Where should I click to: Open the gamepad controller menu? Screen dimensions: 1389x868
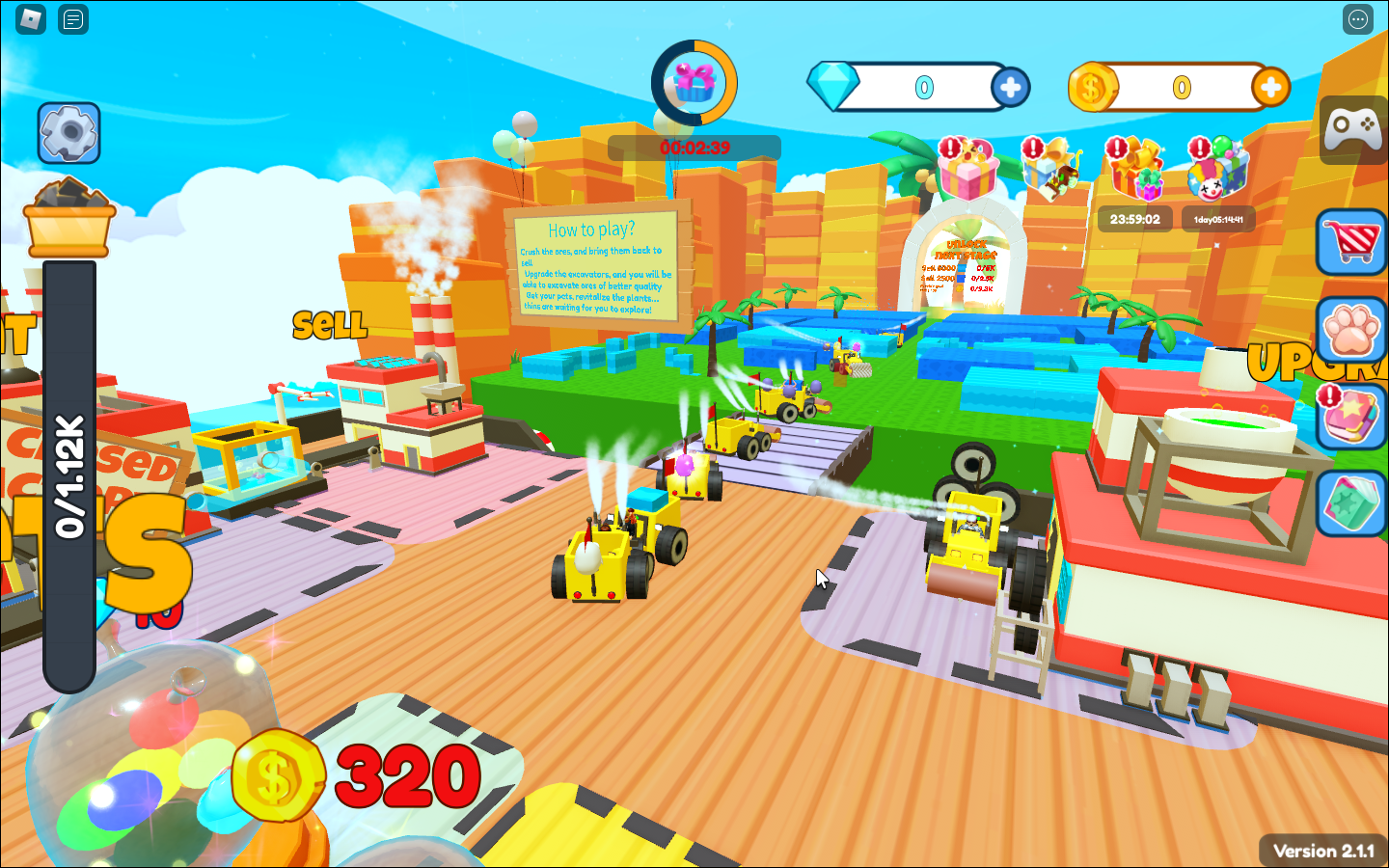click(1352, 129)
